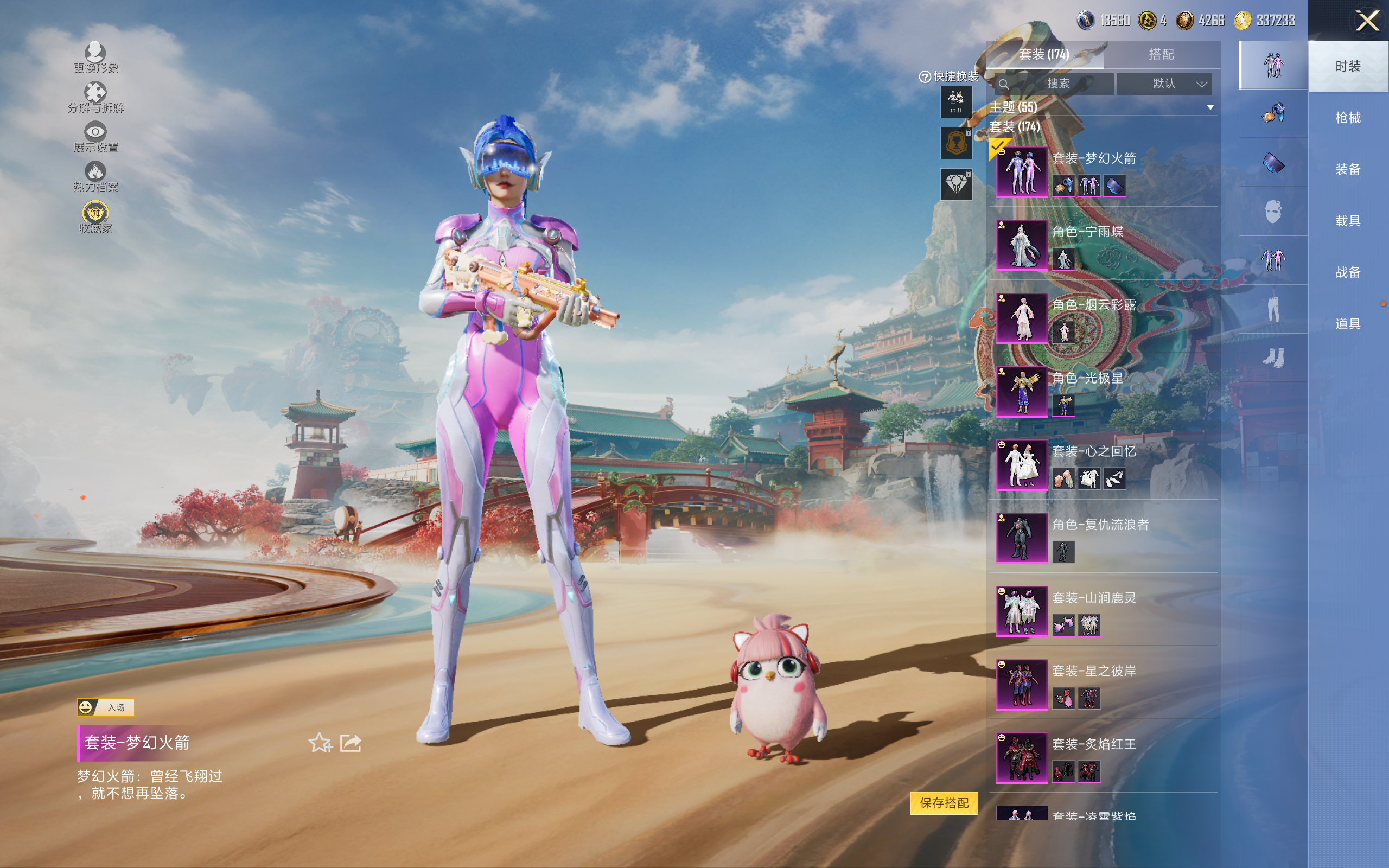Switch to the 搭配 tab
This screenshot has height=868, width=1389.
1161,55
